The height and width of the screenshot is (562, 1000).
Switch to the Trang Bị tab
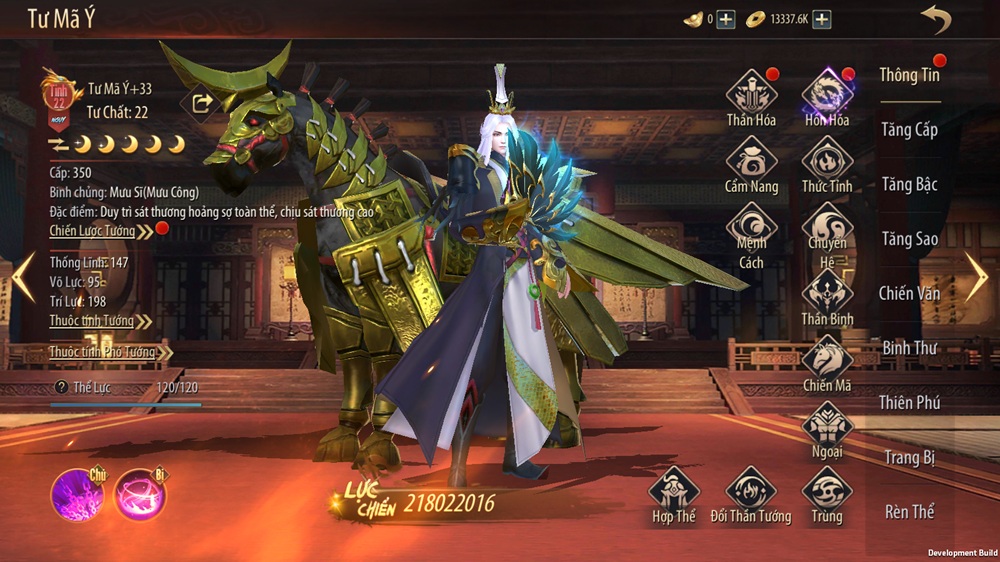[x=909, y=457]
